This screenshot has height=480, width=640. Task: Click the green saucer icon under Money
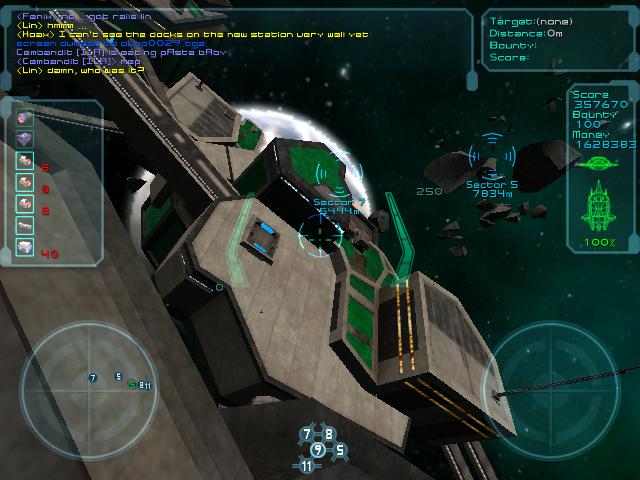pyautogui.click(x=600, y=162)
